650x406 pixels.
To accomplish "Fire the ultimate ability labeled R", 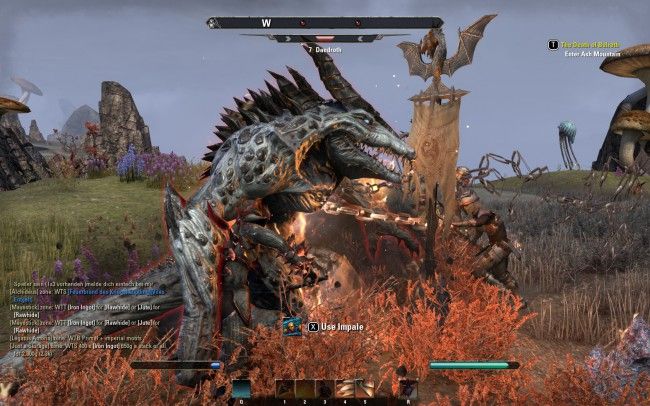I will [x=408, y=389].
